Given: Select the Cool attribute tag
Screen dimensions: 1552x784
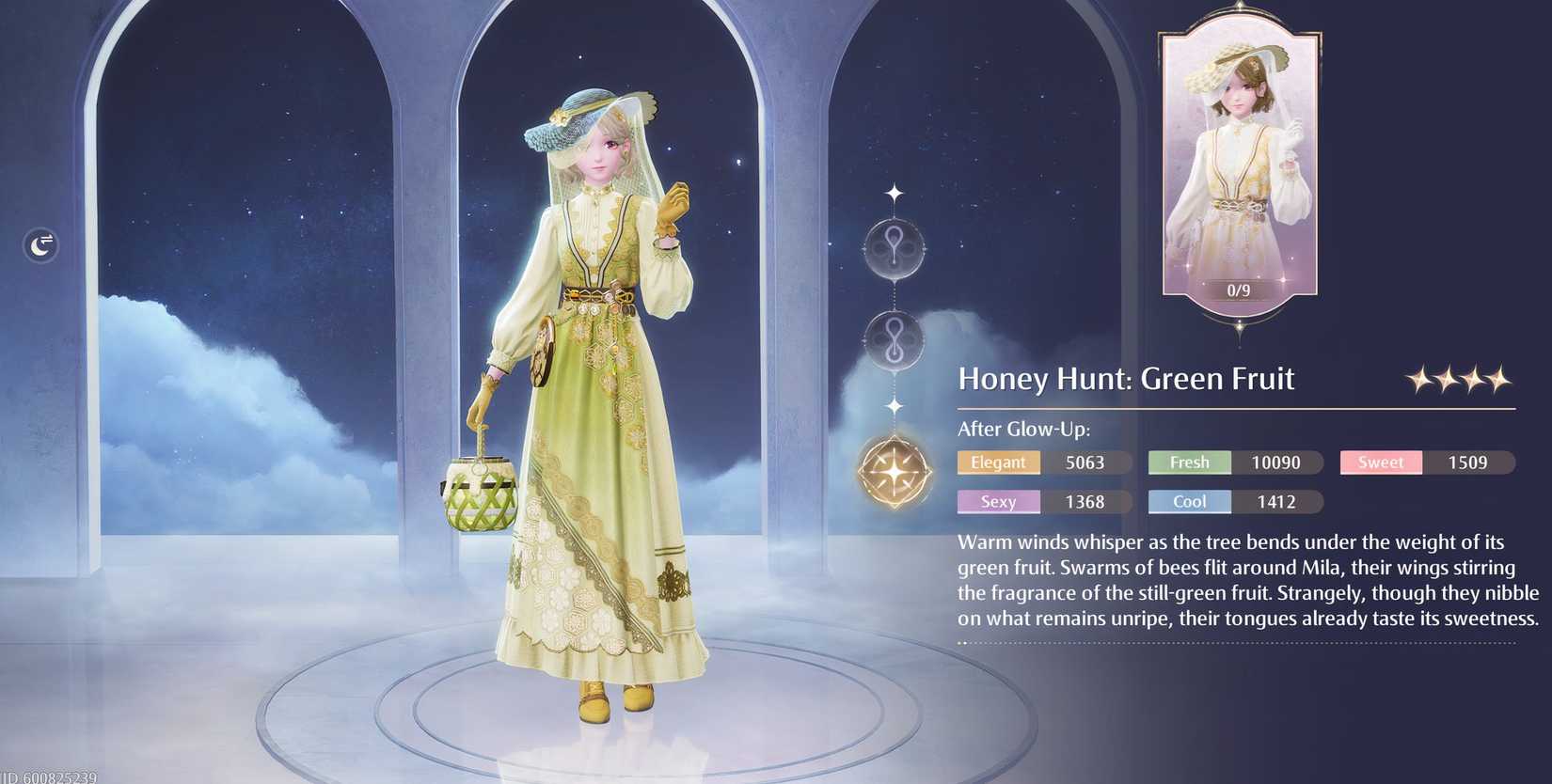Looking at the screenshot, I should [x=1189, y=502].
